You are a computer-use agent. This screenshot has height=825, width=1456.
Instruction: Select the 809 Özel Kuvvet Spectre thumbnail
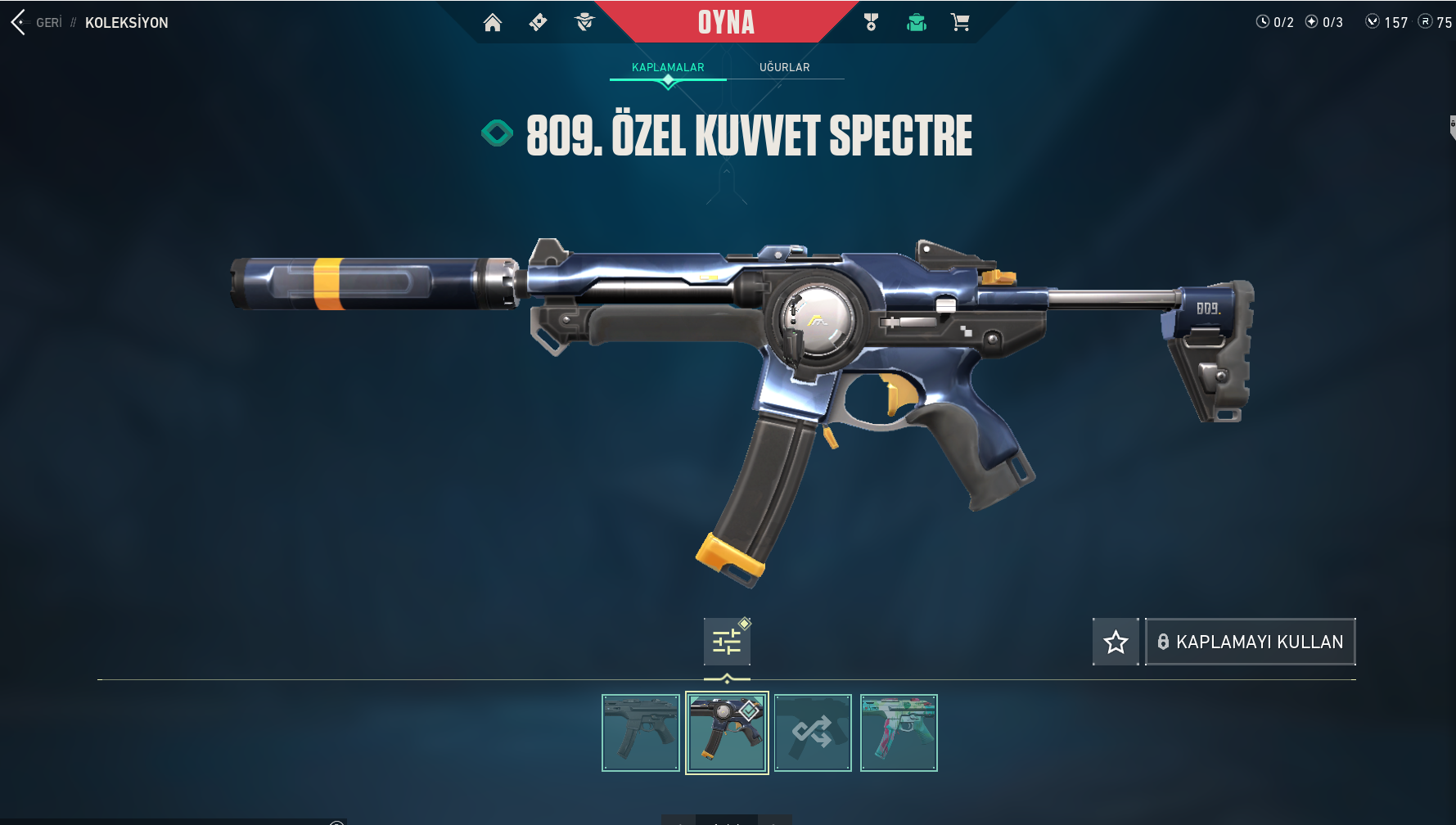click(727, 733)
